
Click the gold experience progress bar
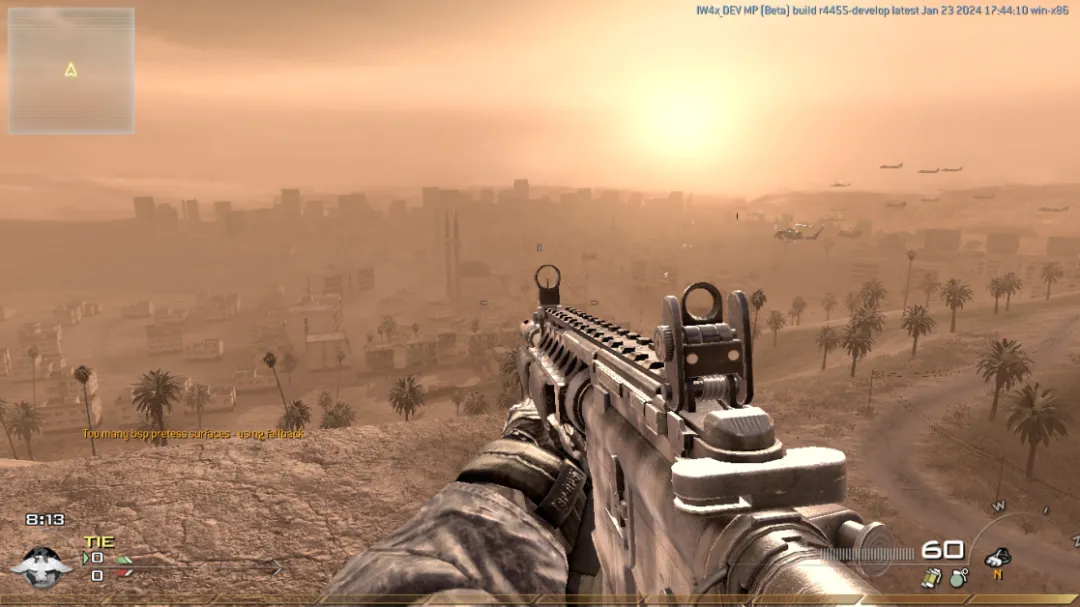(540, 601)
